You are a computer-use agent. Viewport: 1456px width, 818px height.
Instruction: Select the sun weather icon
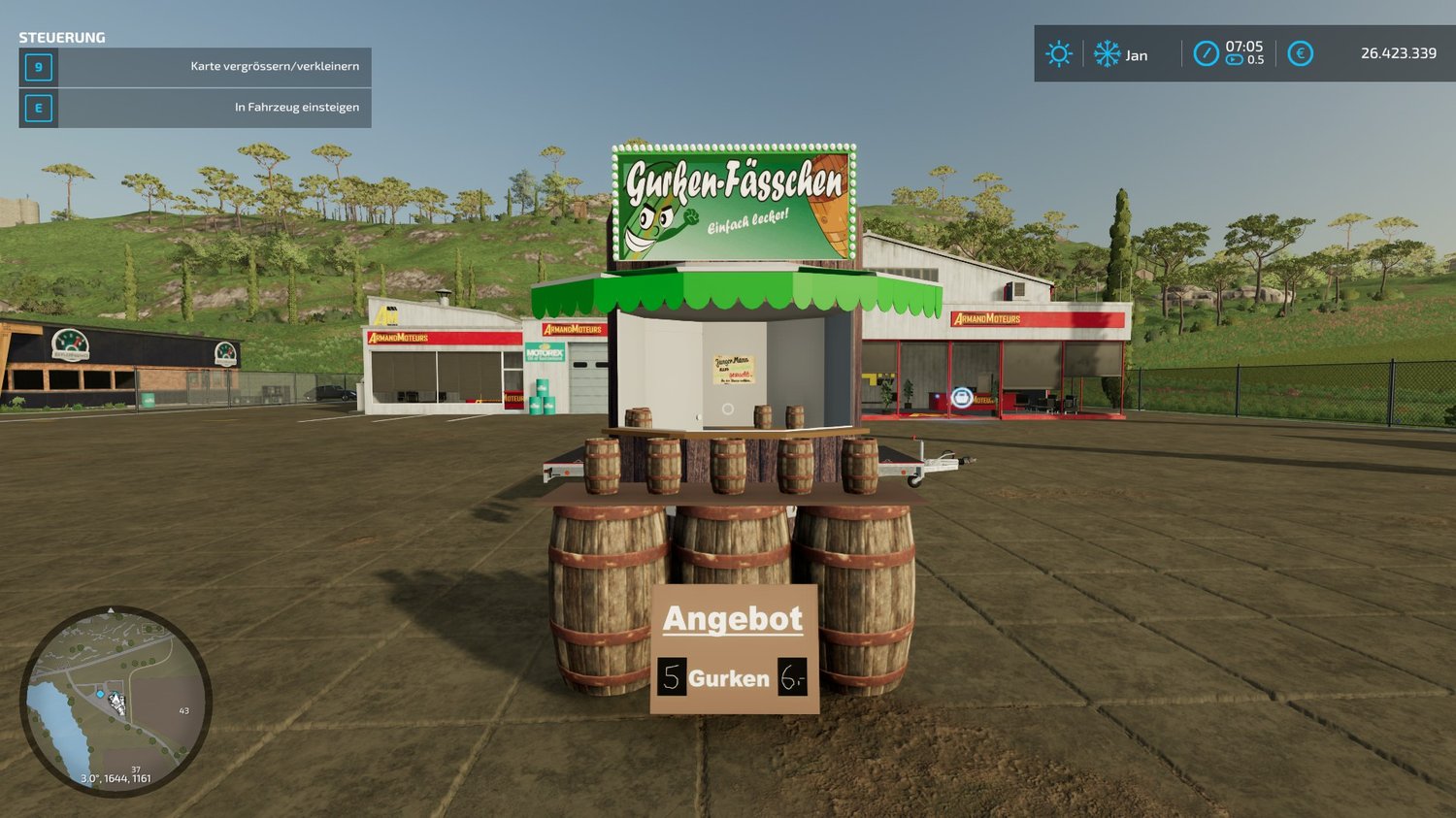click(1058, 53)
